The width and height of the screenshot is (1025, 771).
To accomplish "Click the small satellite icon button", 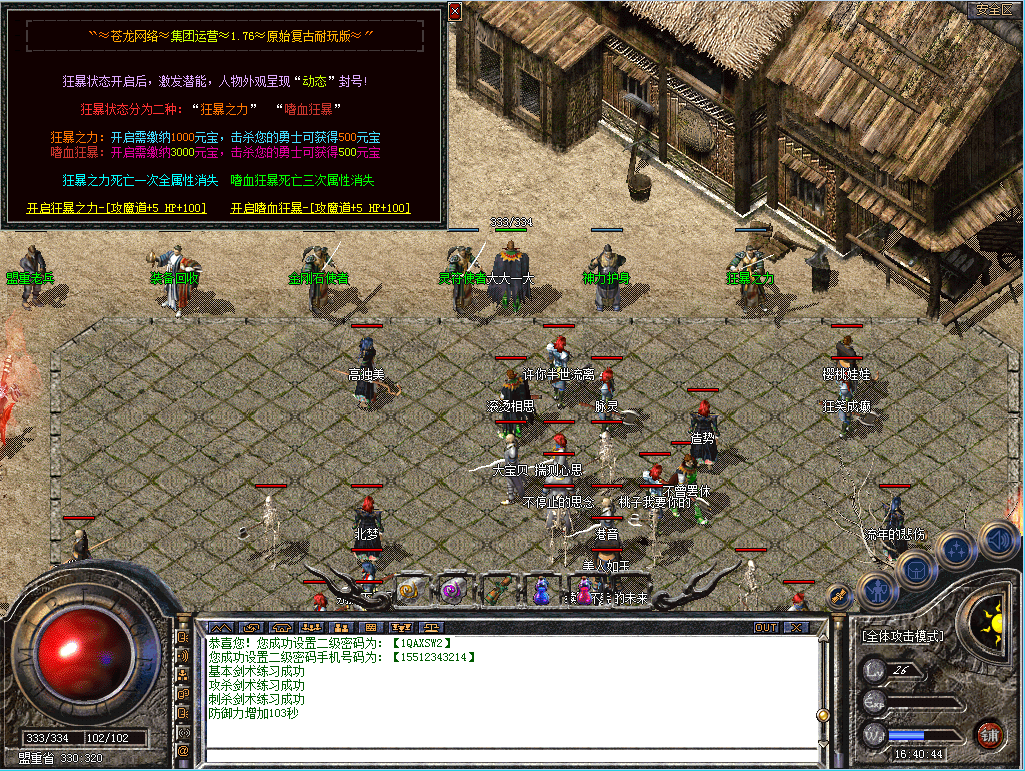I will point(838,594).
